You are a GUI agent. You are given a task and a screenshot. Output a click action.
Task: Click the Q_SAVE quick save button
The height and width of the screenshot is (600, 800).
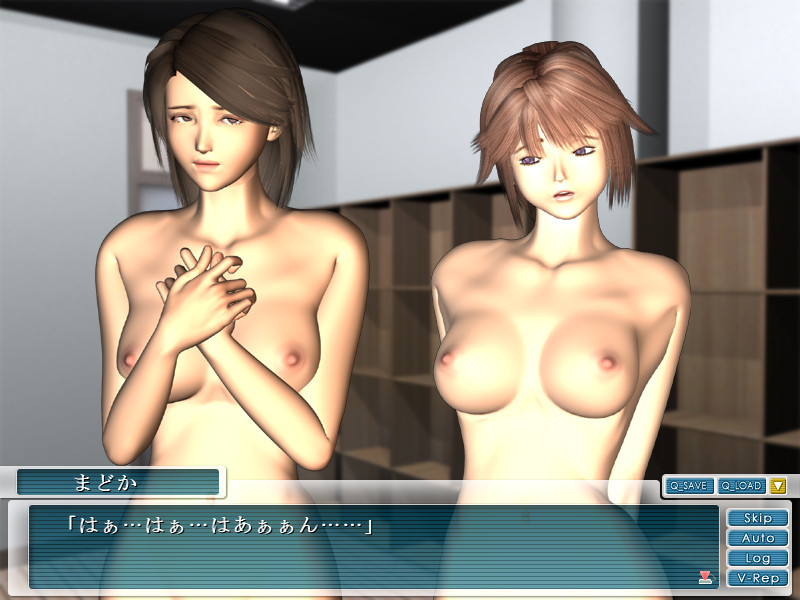click(x=688, y=486)
